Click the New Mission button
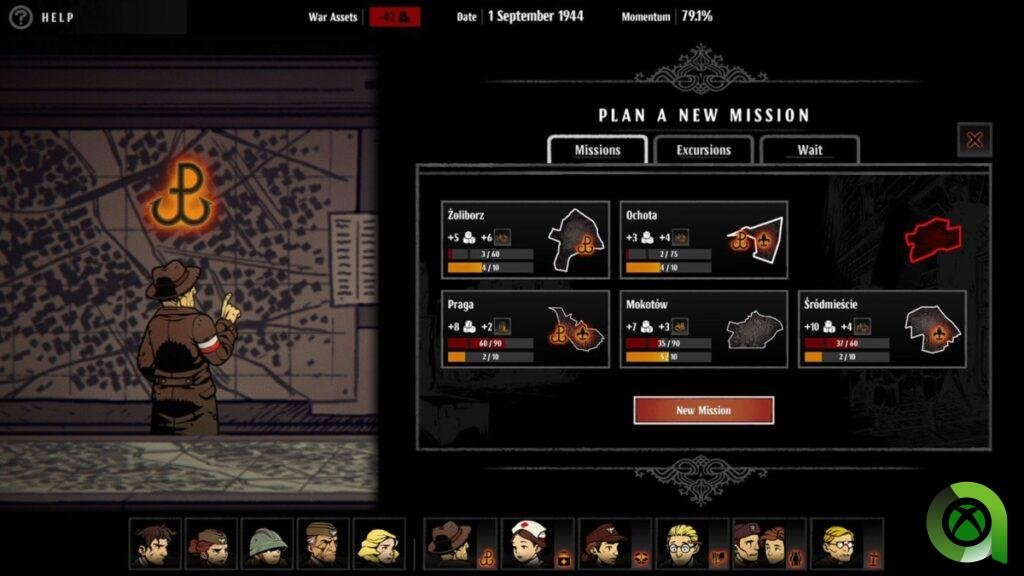The image size is (1024, 576). 703,410
